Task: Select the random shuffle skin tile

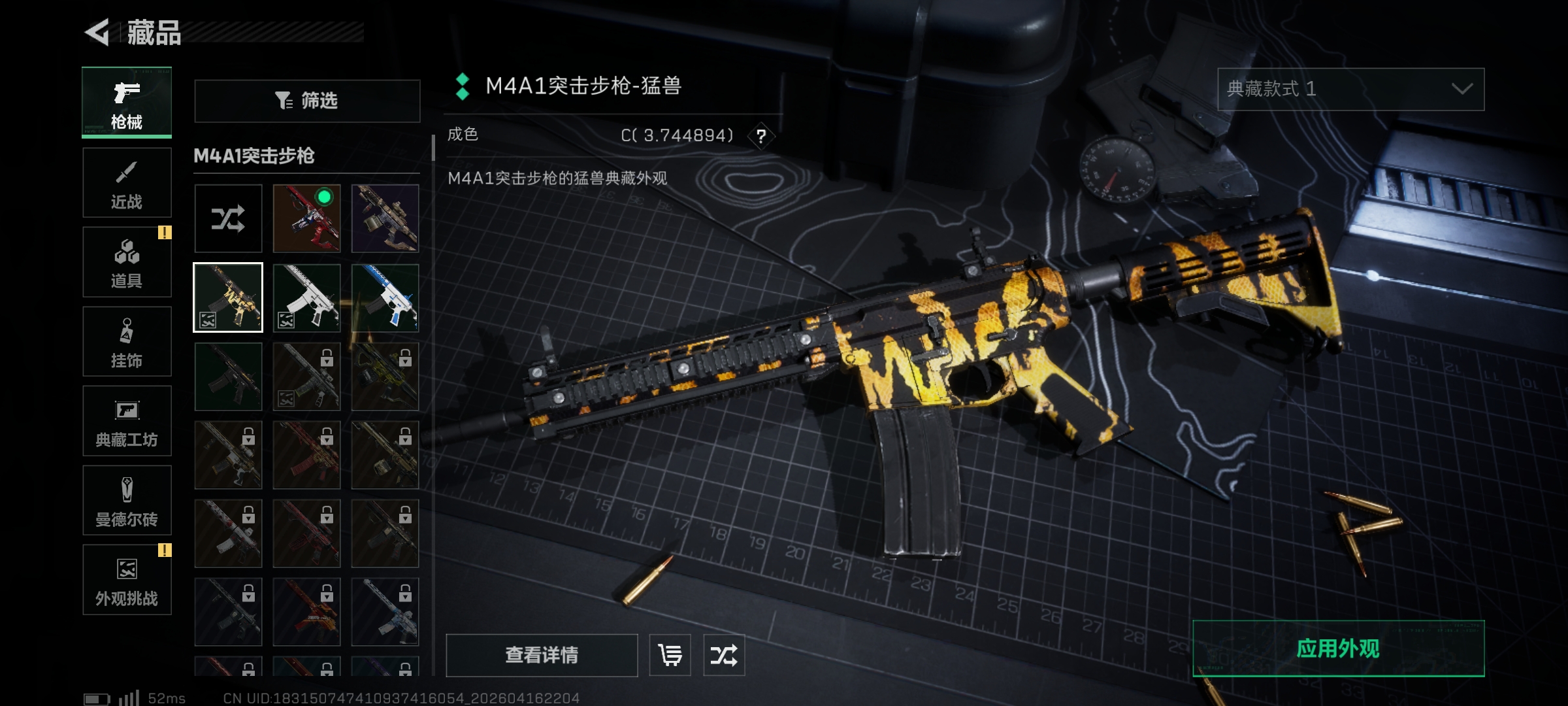Action: click(228, 218)
